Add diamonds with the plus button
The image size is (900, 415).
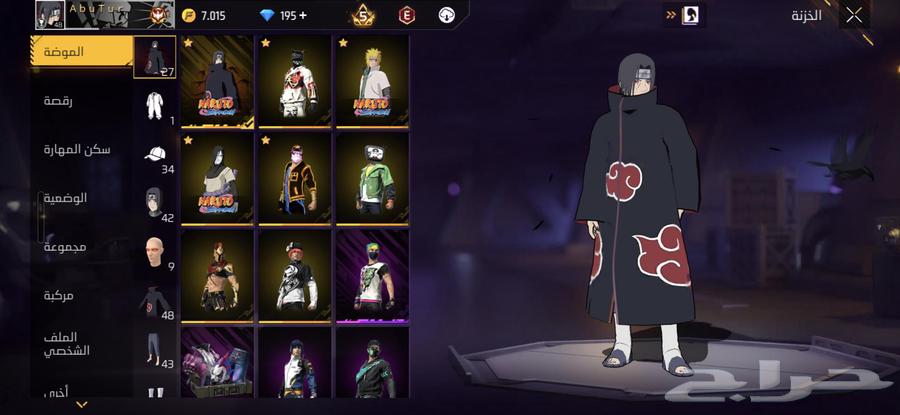305,16
